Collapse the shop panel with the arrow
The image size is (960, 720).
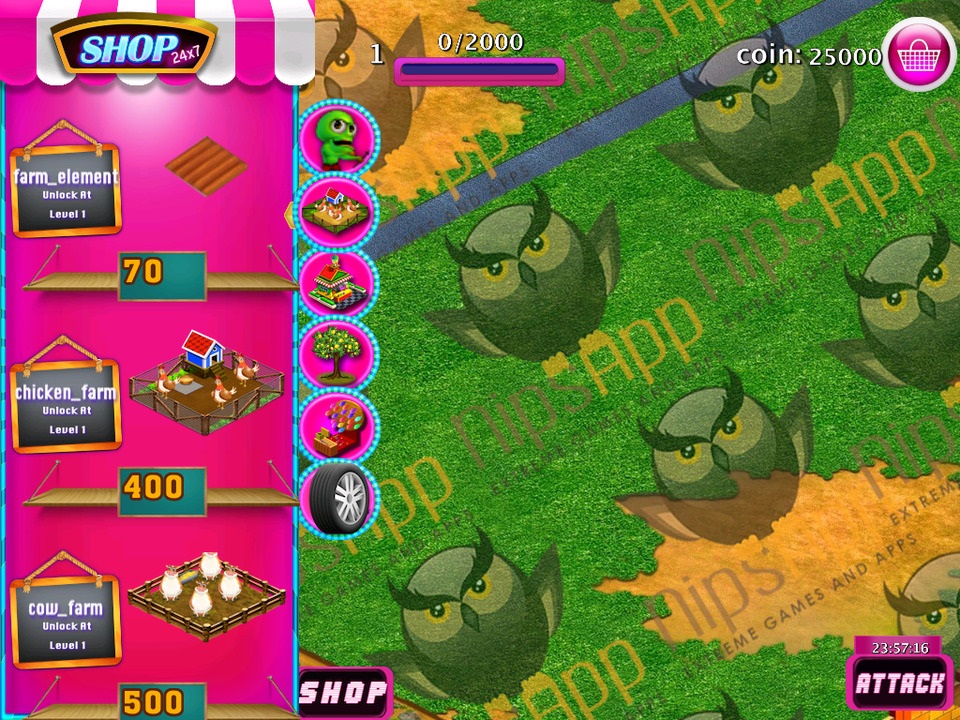tap(290, 212)
